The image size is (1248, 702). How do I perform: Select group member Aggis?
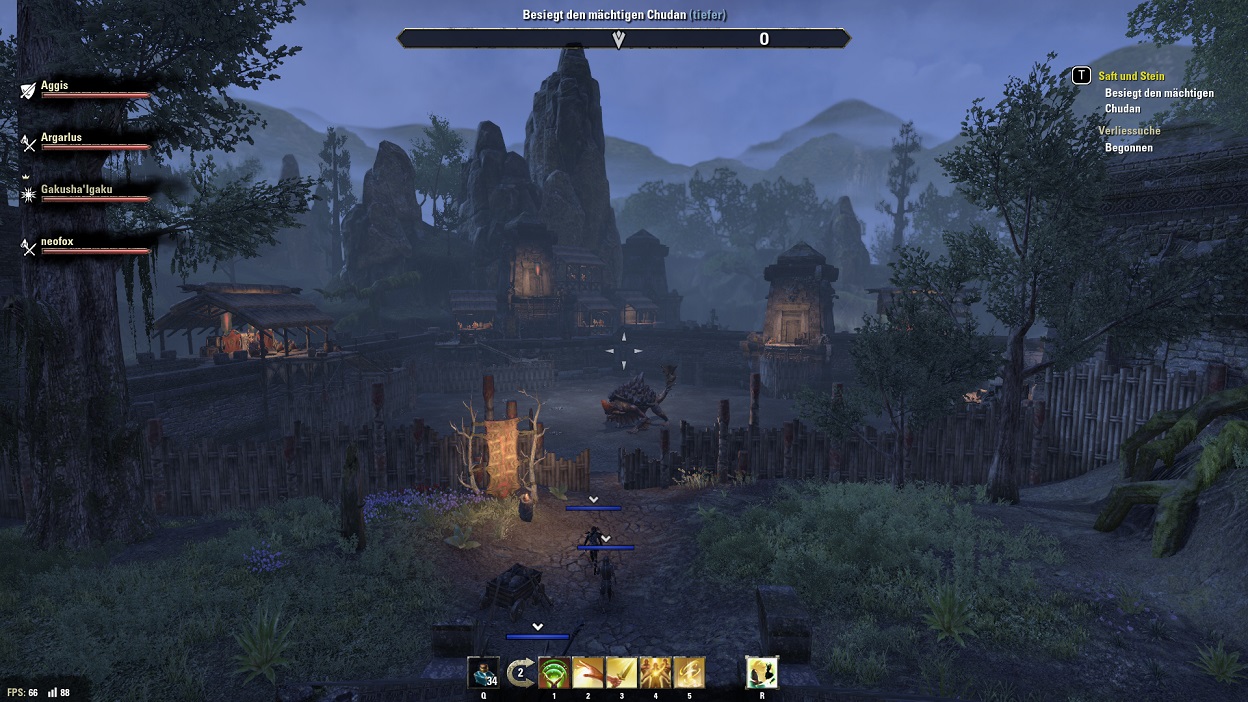point(55,86)
